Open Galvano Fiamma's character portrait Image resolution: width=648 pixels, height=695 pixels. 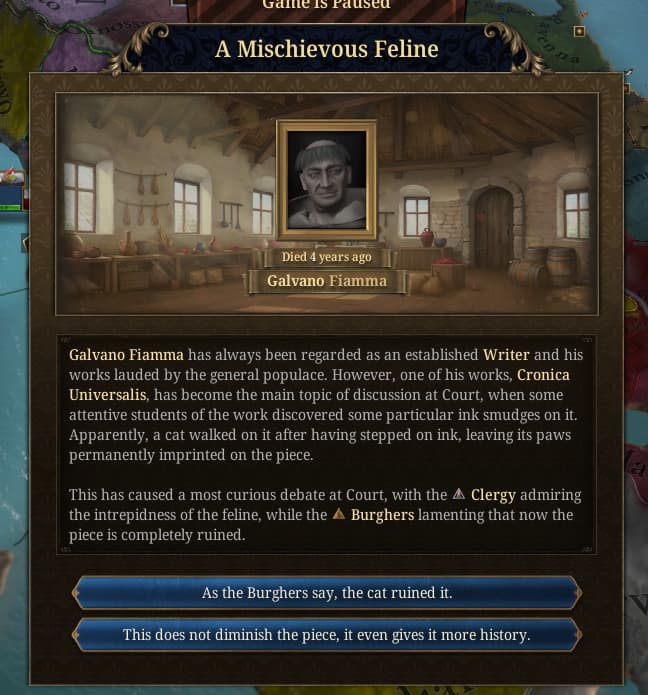coord(327,181)
